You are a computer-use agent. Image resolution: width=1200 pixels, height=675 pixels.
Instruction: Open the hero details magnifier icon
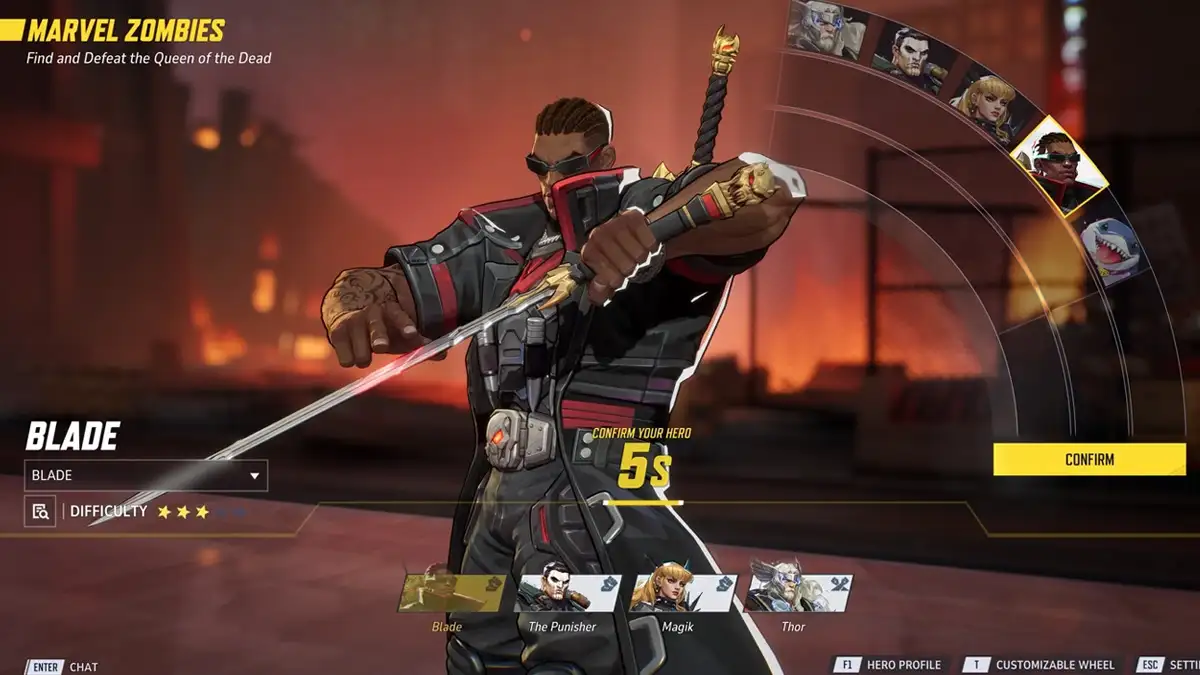pyautogui.click(x=40, y=511)
